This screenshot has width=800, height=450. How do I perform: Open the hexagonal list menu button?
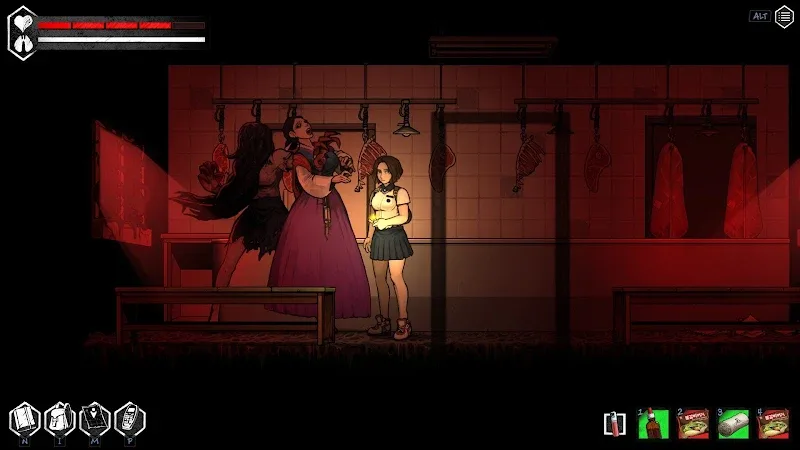tap(785, 16)
